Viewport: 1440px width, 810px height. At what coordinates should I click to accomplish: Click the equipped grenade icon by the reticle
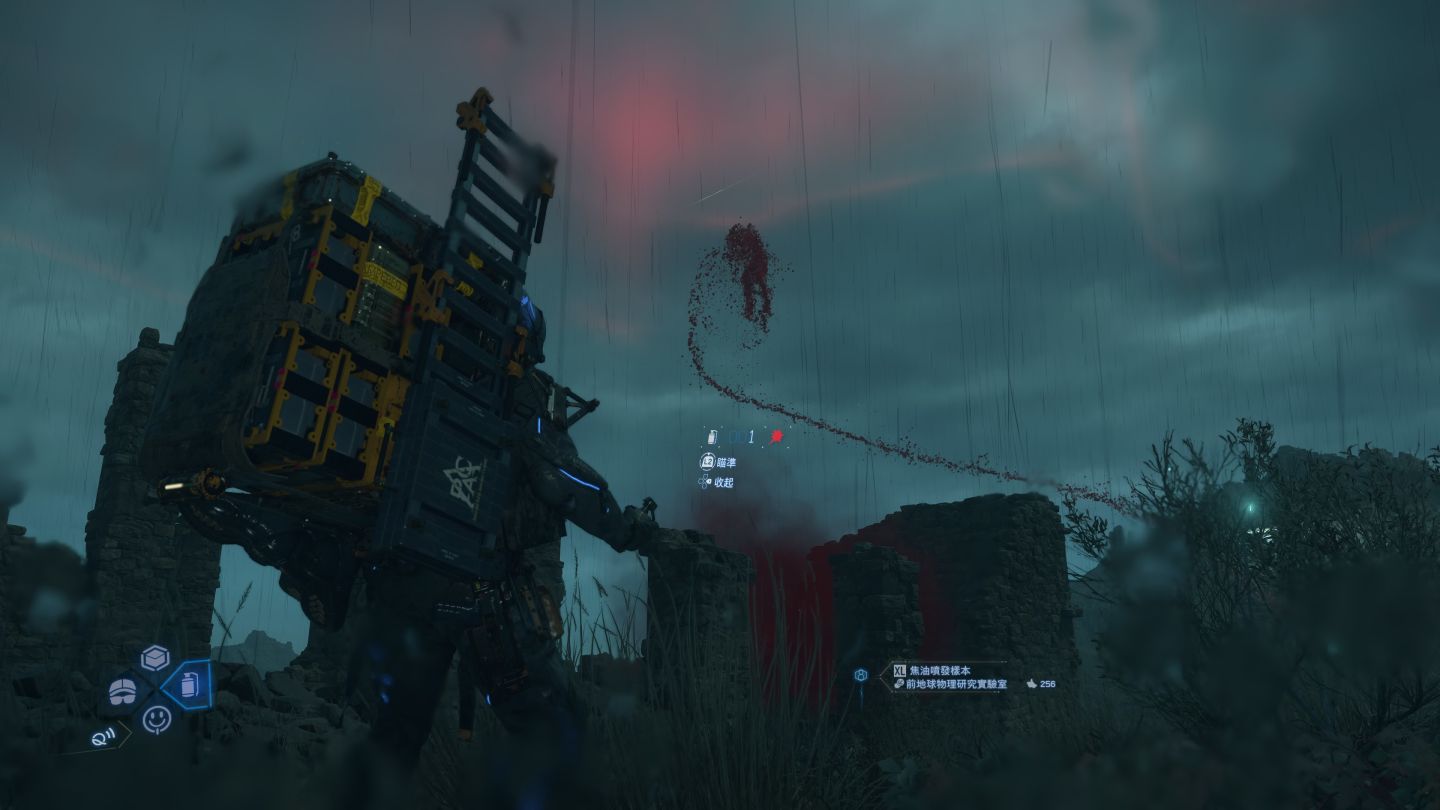click(712, 437)
